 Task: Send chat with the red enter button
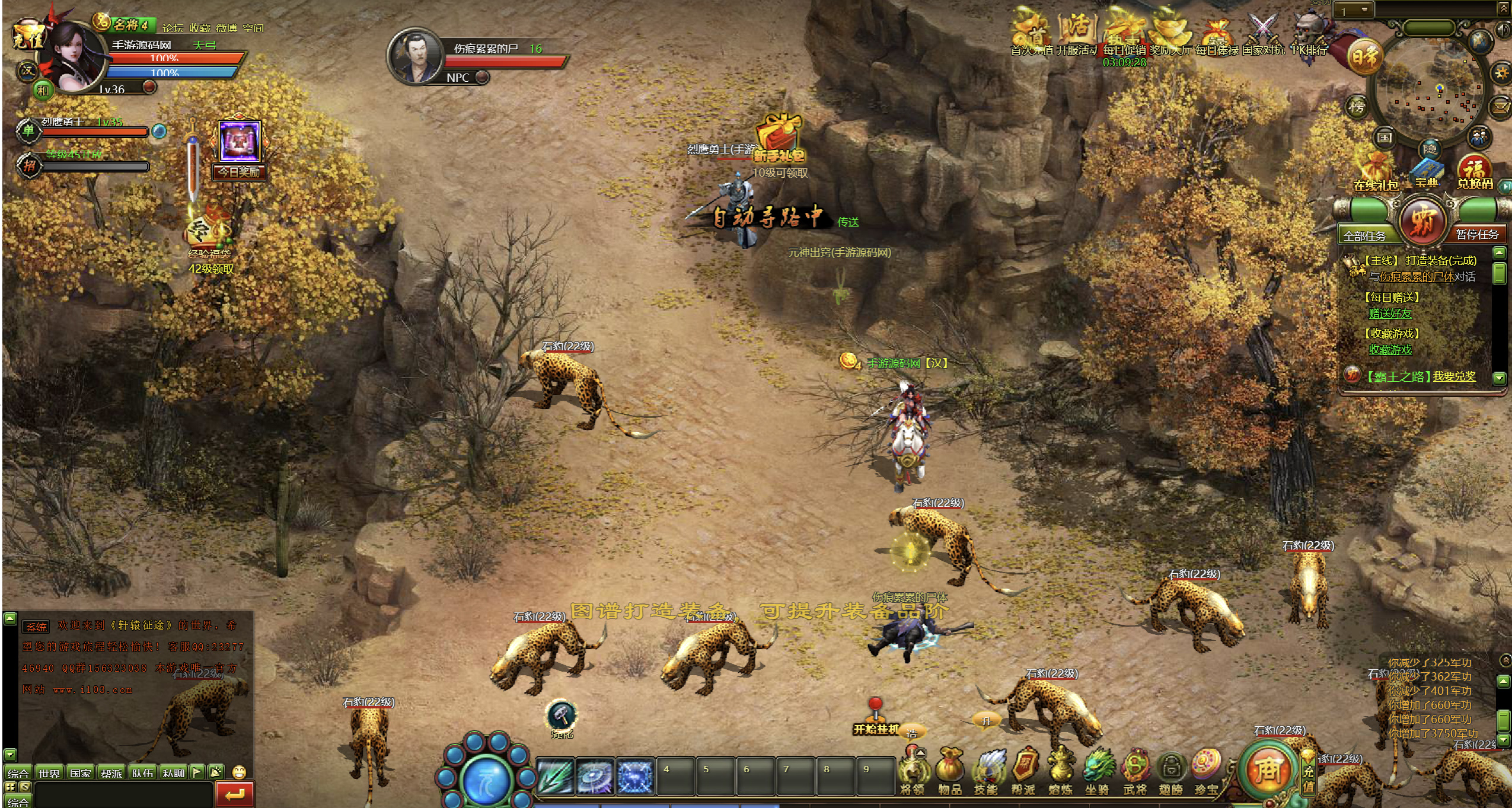(x=235, y=794)
